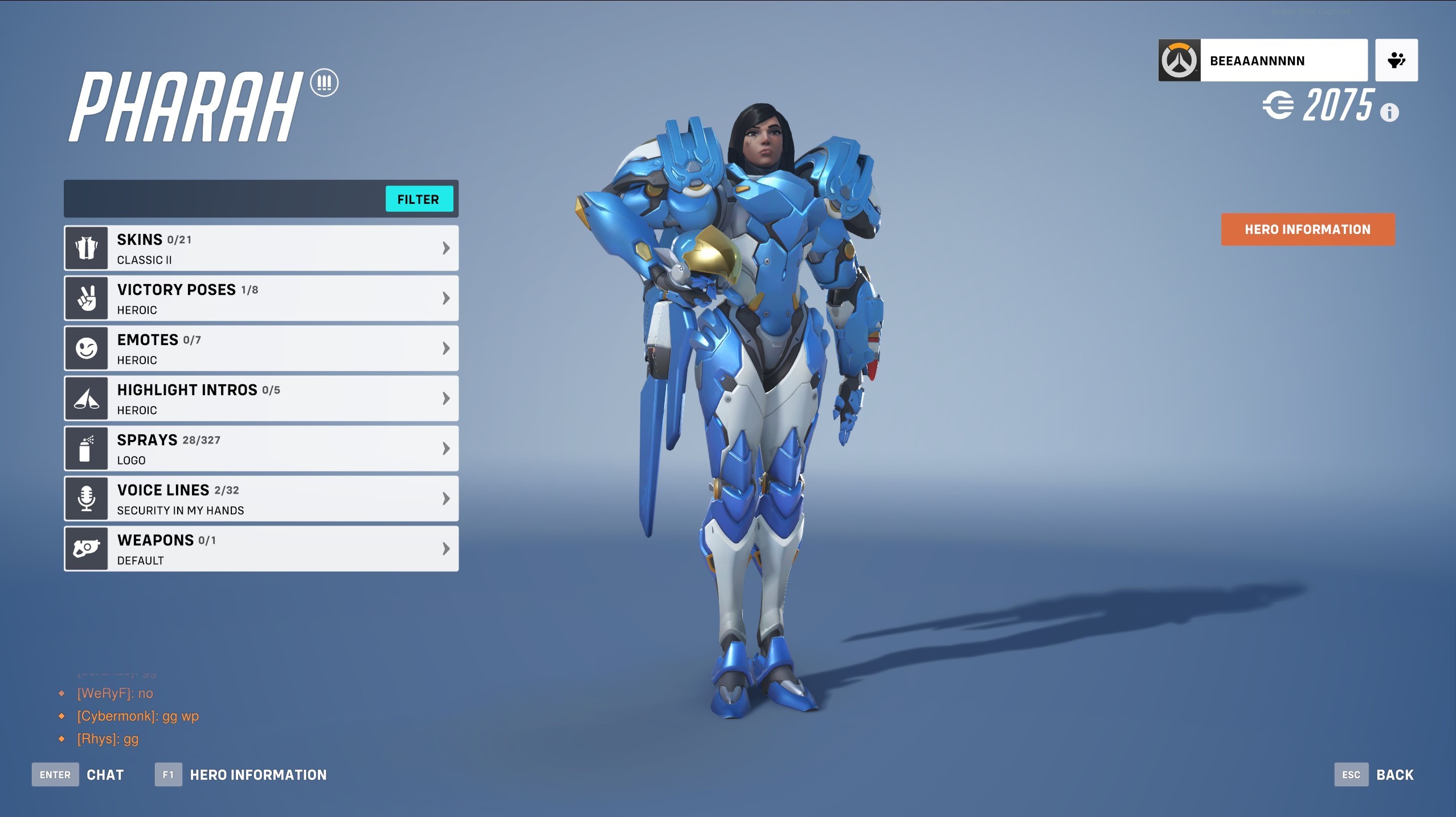
Task: Expand the Skins row chevron
Action: point(445,248)
